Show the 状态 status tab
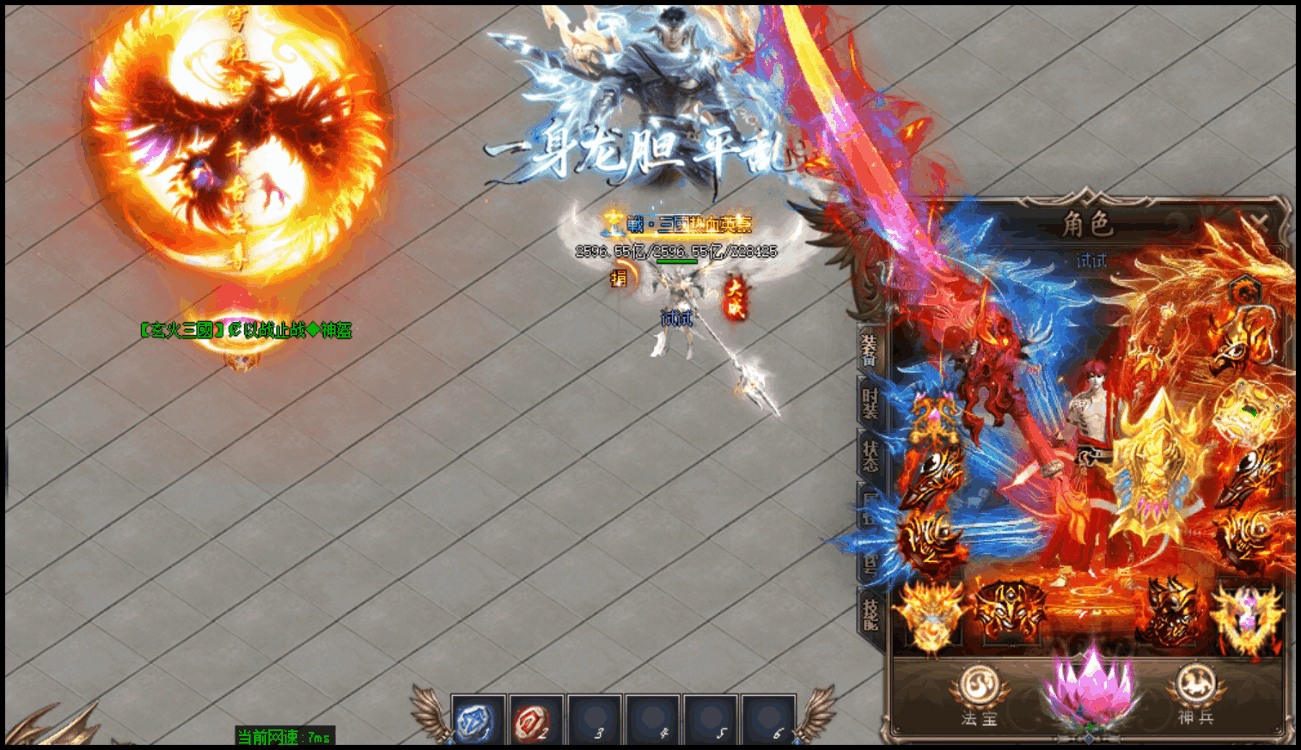Viewport: 1301px width, 750px height. click(x=870, y=456)
